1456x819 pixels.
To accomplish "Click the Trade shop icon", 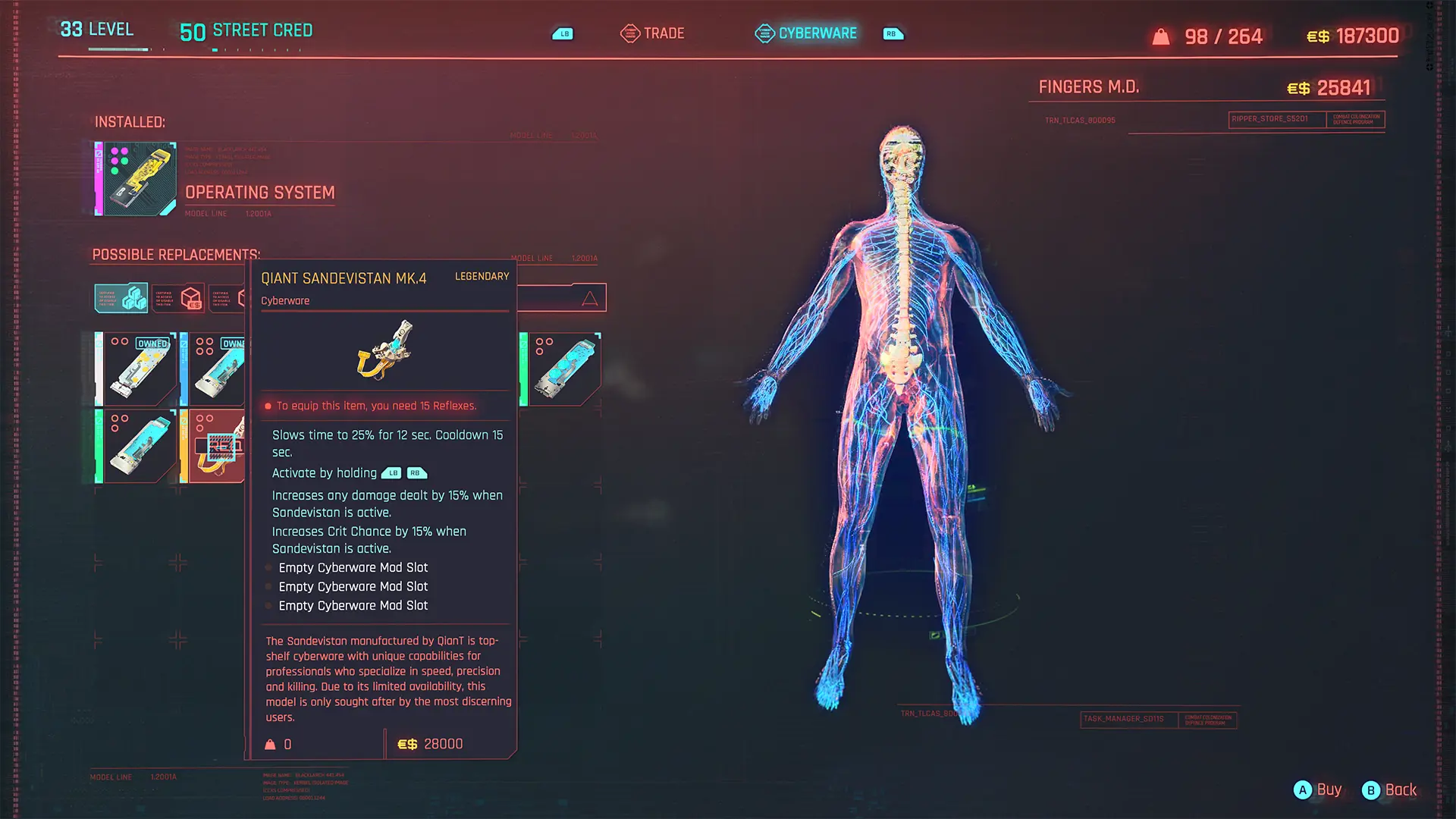I will (x=629, y=33).
